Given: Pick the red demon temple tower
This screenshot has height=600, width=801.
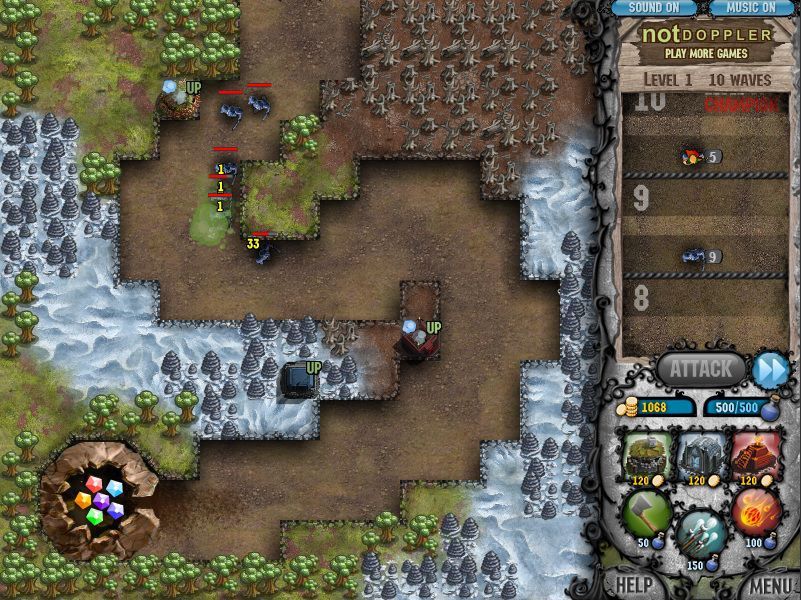Looking at the screenshot, I should [755, 455].
